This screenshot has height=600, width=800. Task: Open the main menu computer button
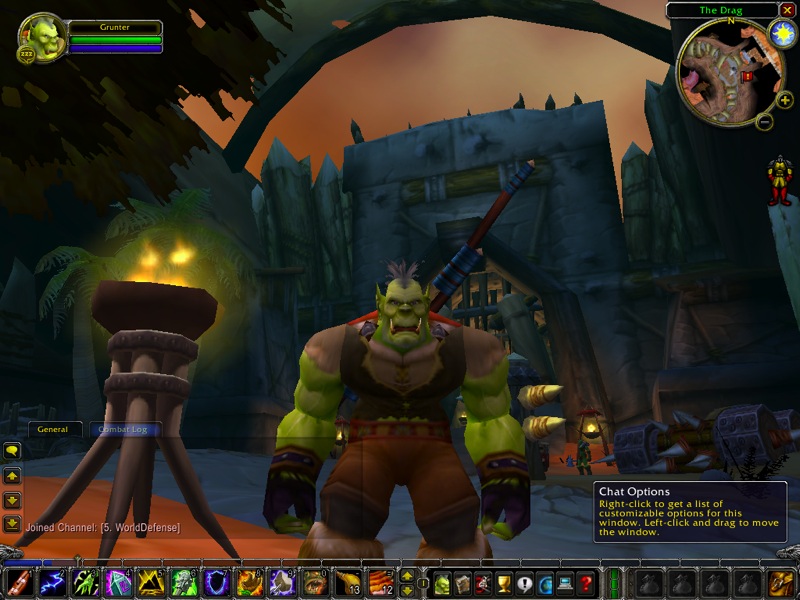pyautogui.click(x=566, y=584)
